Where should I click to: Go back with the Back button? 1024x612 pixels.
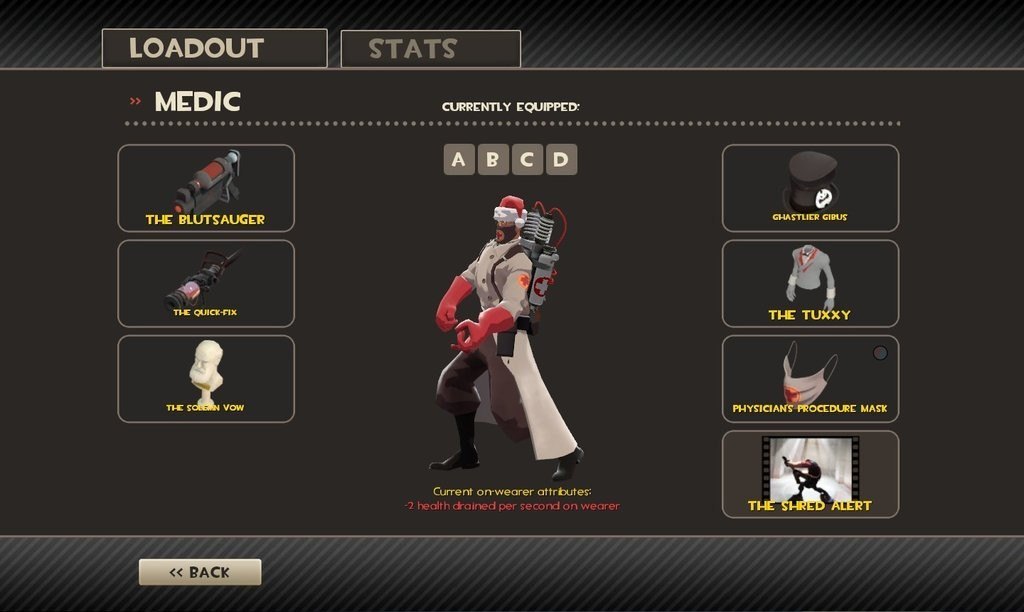(200, 572)
